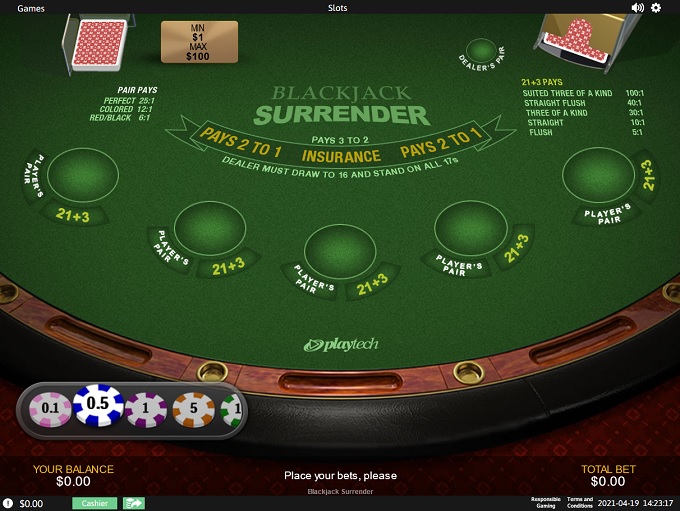The image size is (680, 511).
Task: Select the pink 0.1 chip
Action: (49, 408)
